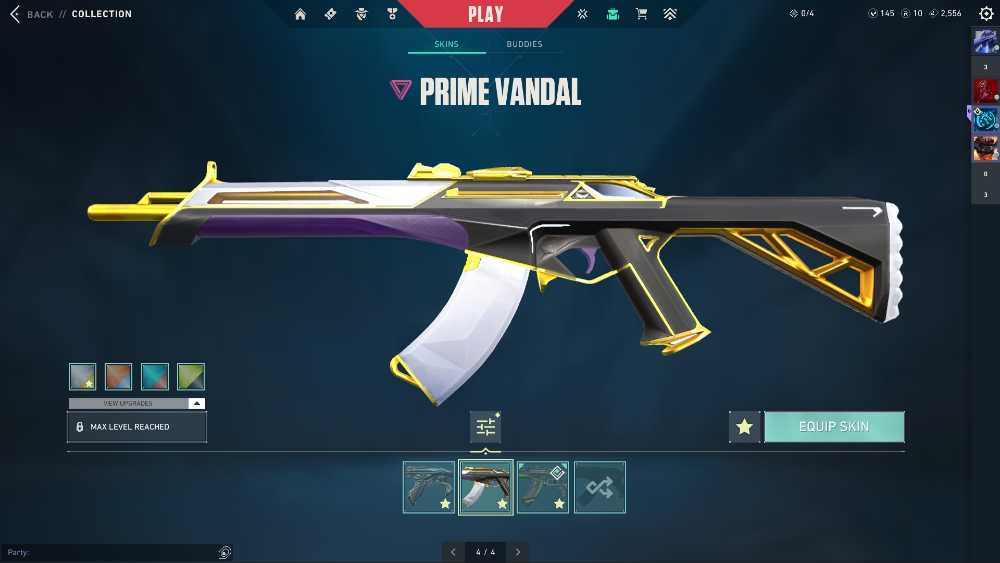This screenshot has height=563, width=1000.
Task: Choose the green color variant swatch
Action: [191, 376]
